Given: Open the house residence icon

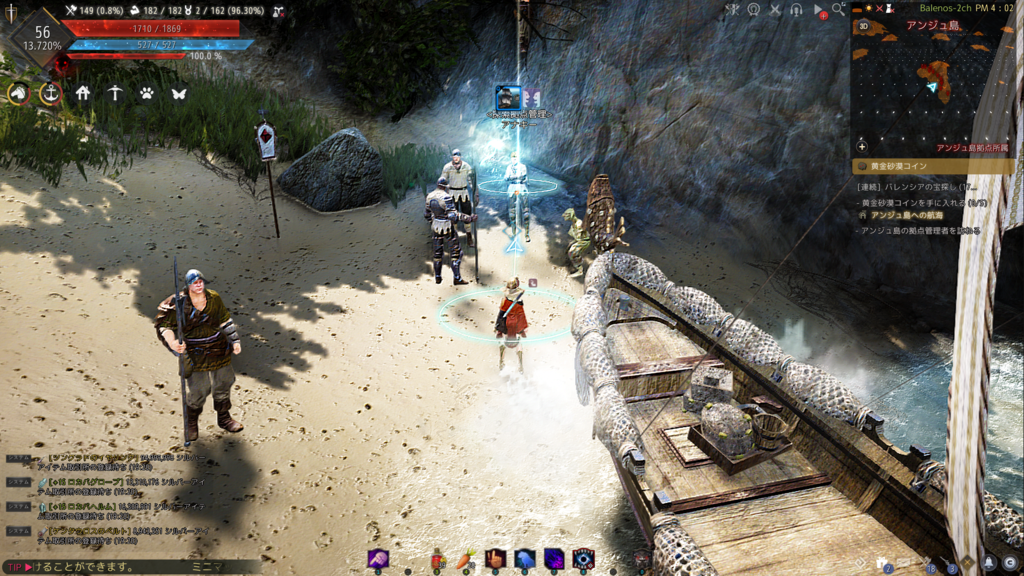Looking at the screenshot, I should click(x=83, y=93).
